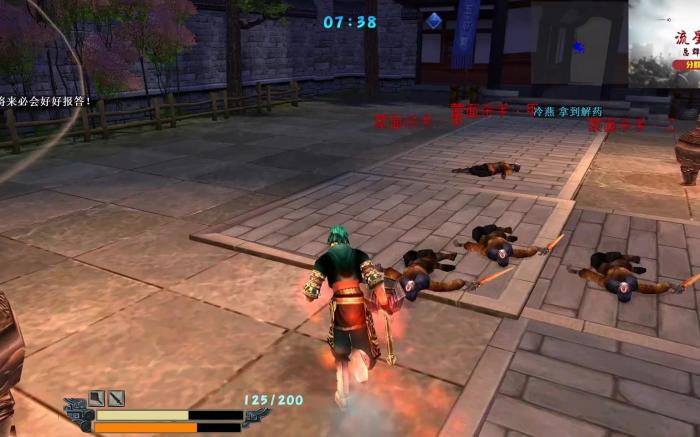The image size is (700, 437).
Task: Select the sword weapon icon
Action: [117, 398]
